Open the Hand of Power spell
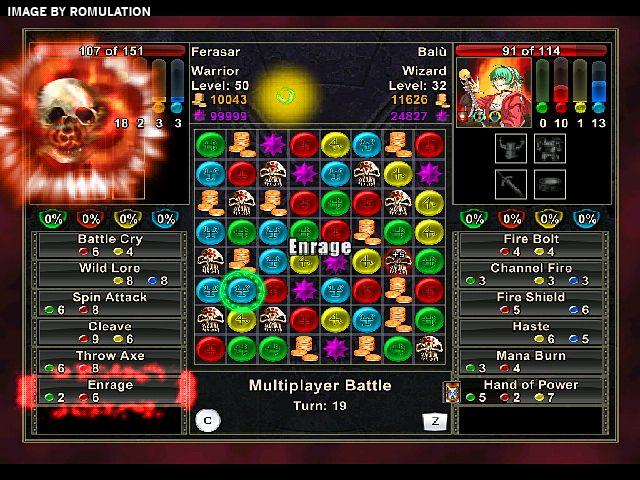 click(531, 390)
